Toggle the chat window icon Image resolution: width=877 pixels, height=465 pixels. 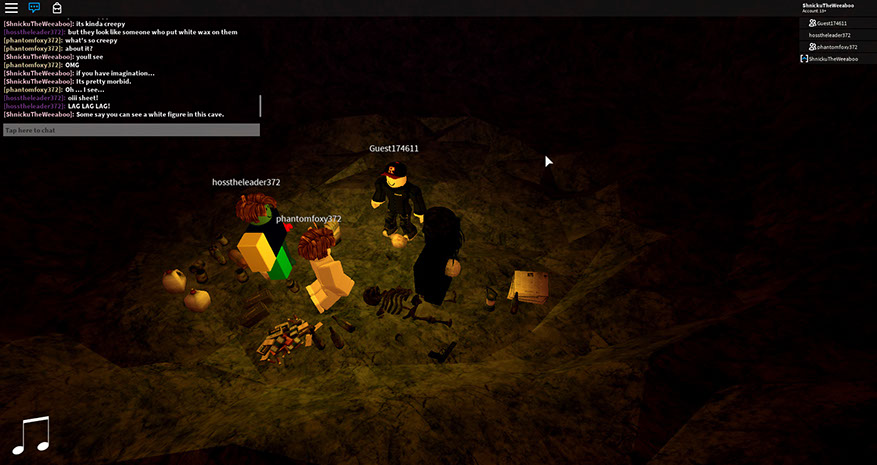tap(34, 8)
